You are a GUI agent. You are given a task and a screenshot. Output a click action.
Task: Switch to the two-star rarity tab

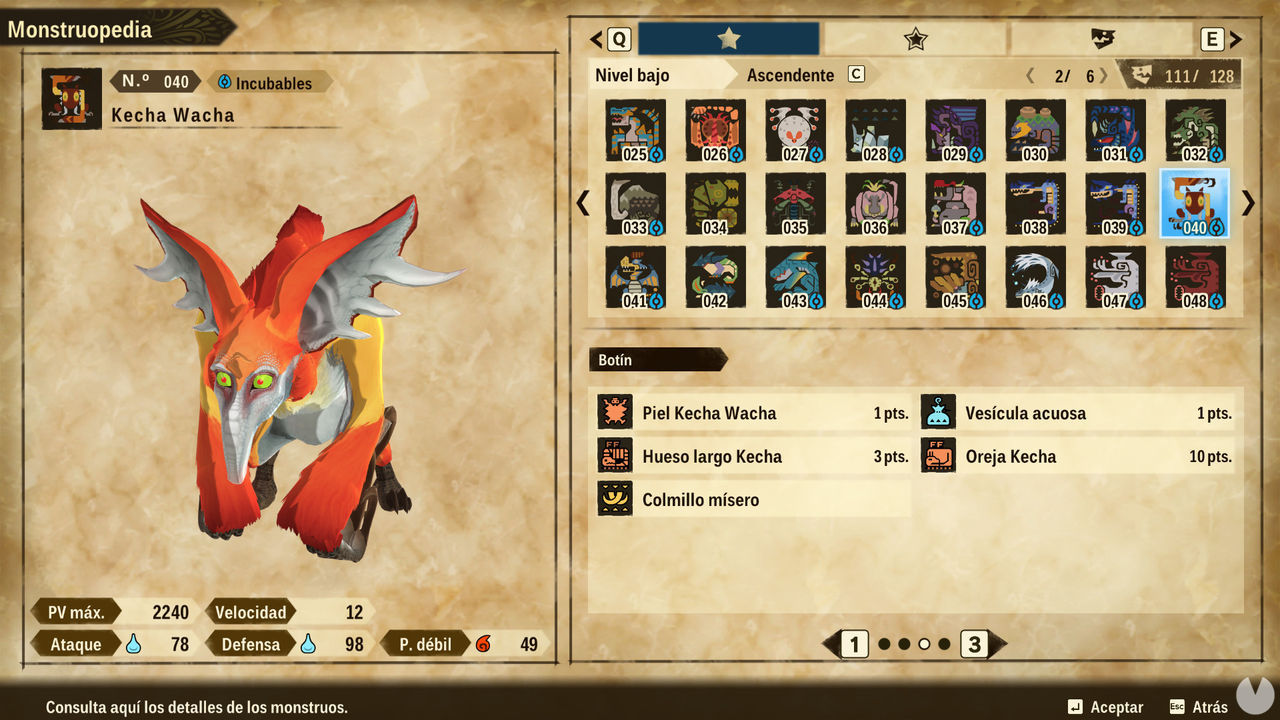click(x=915, y=38)
